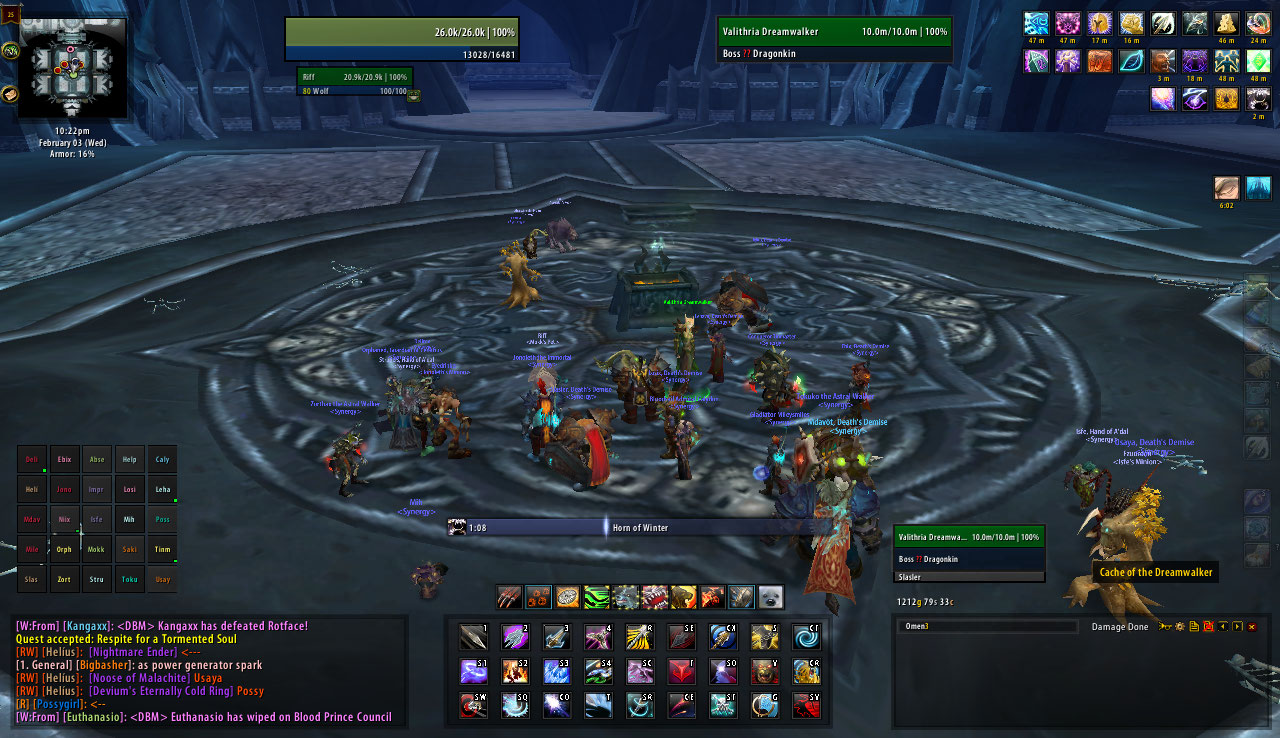The image size is (1280, 738).
Task: Select the raid frame labeled Help
Action: coord(129,460)
